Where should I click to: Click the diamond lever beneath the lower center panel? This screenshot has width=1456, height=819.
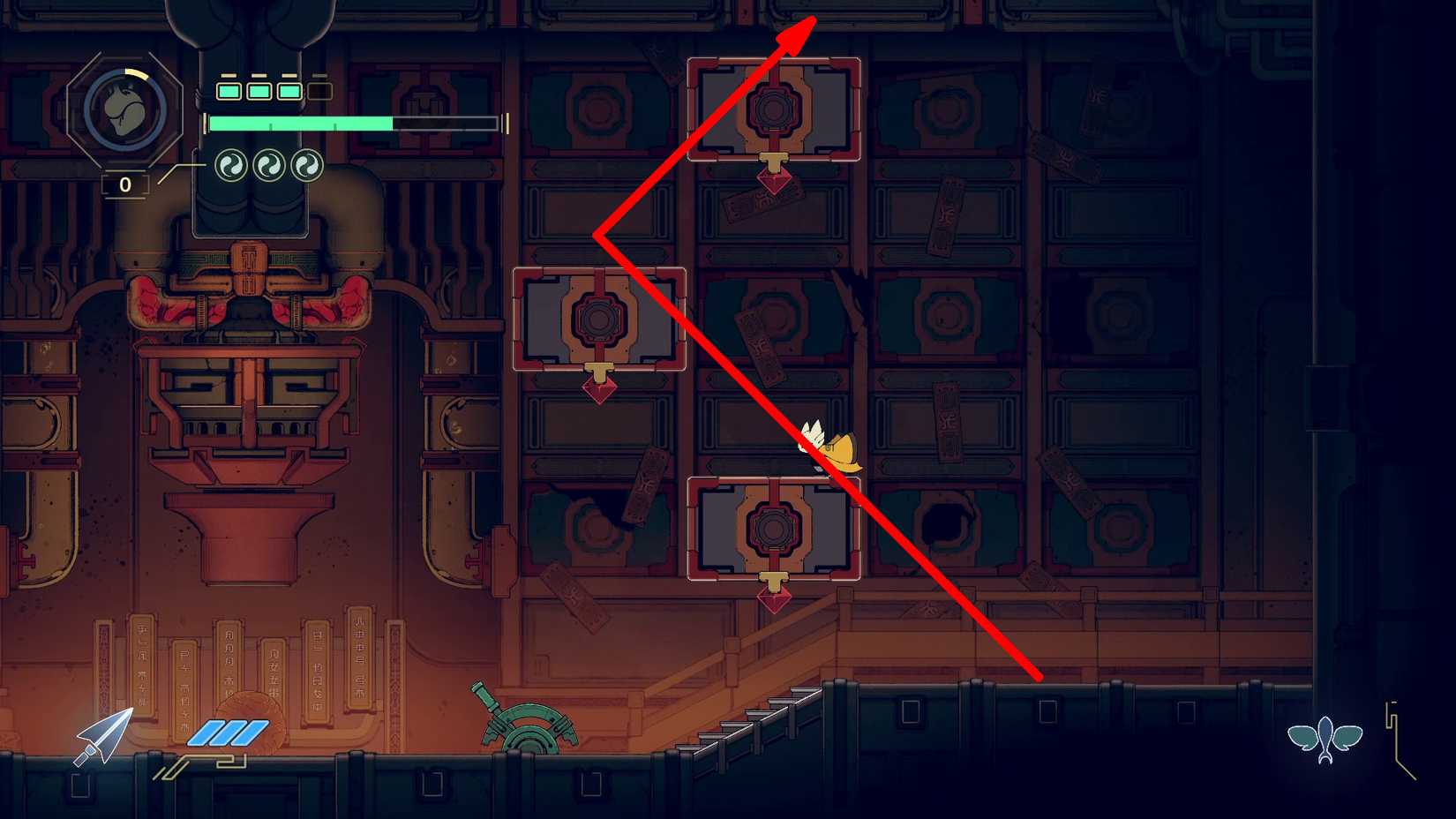tap(775, 600)
